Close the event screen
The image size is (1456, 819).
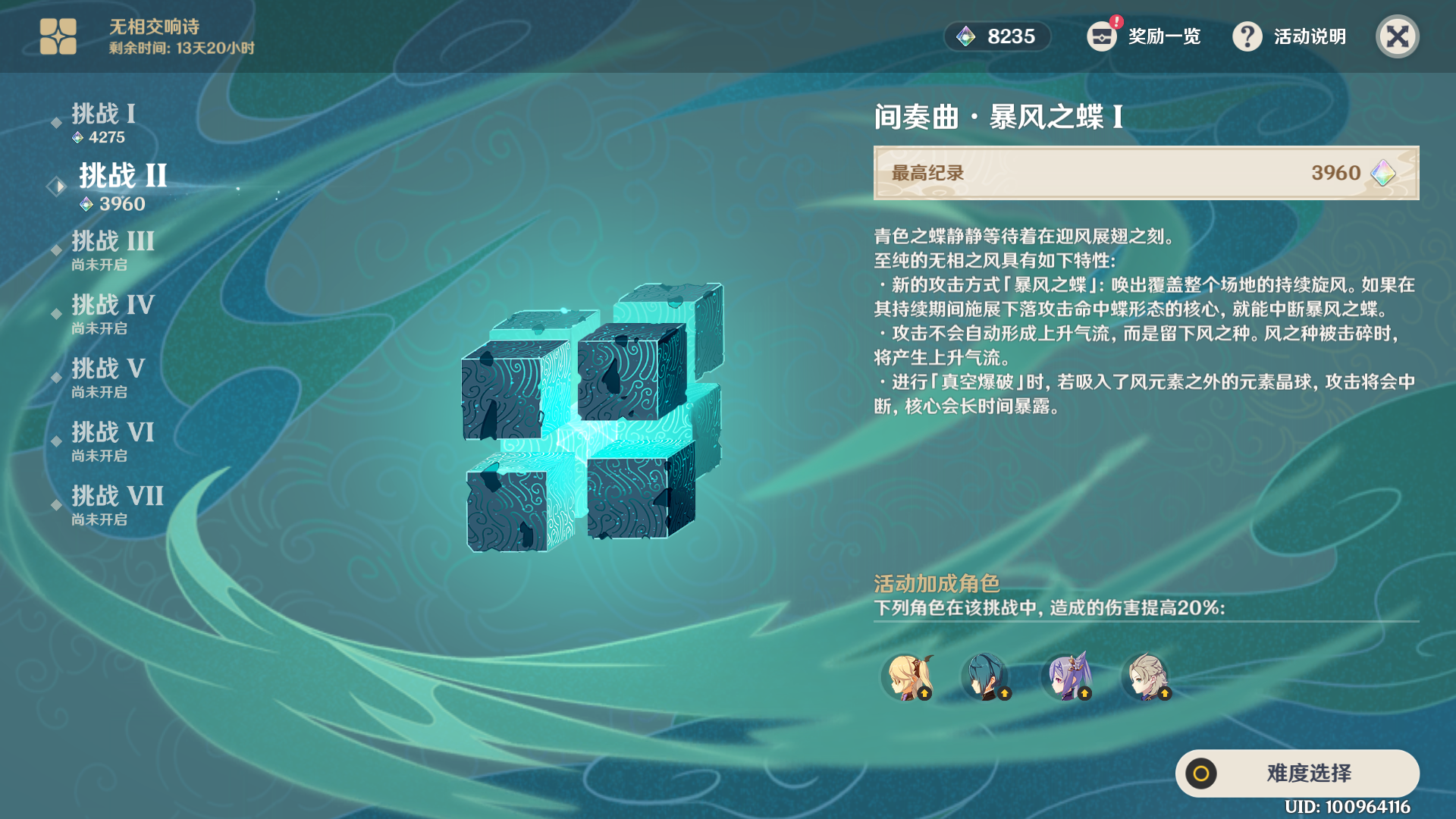(1398, 36)
